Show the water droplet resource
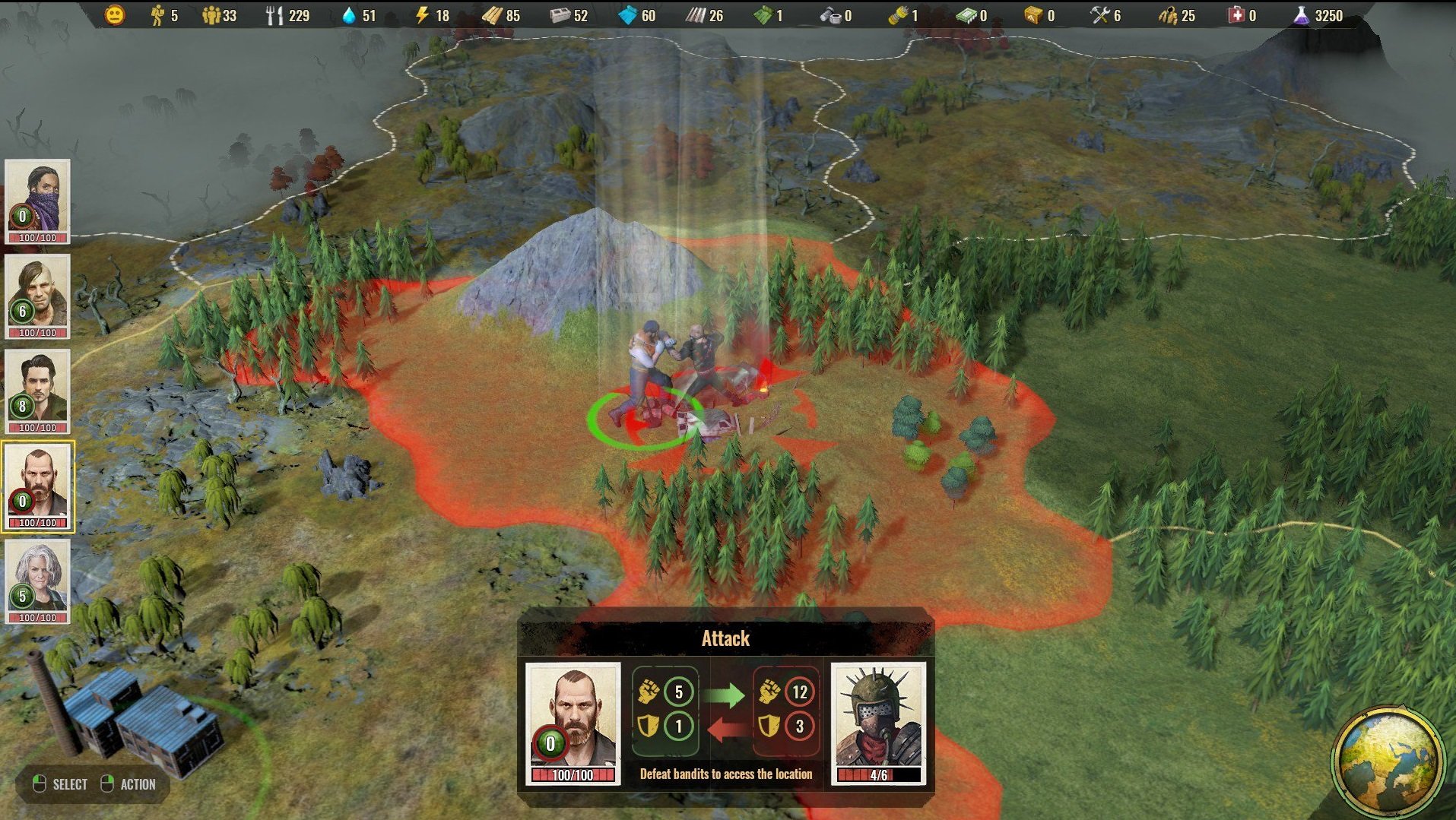The height and width of the screenshot is (820, 1456). (349, 15)
